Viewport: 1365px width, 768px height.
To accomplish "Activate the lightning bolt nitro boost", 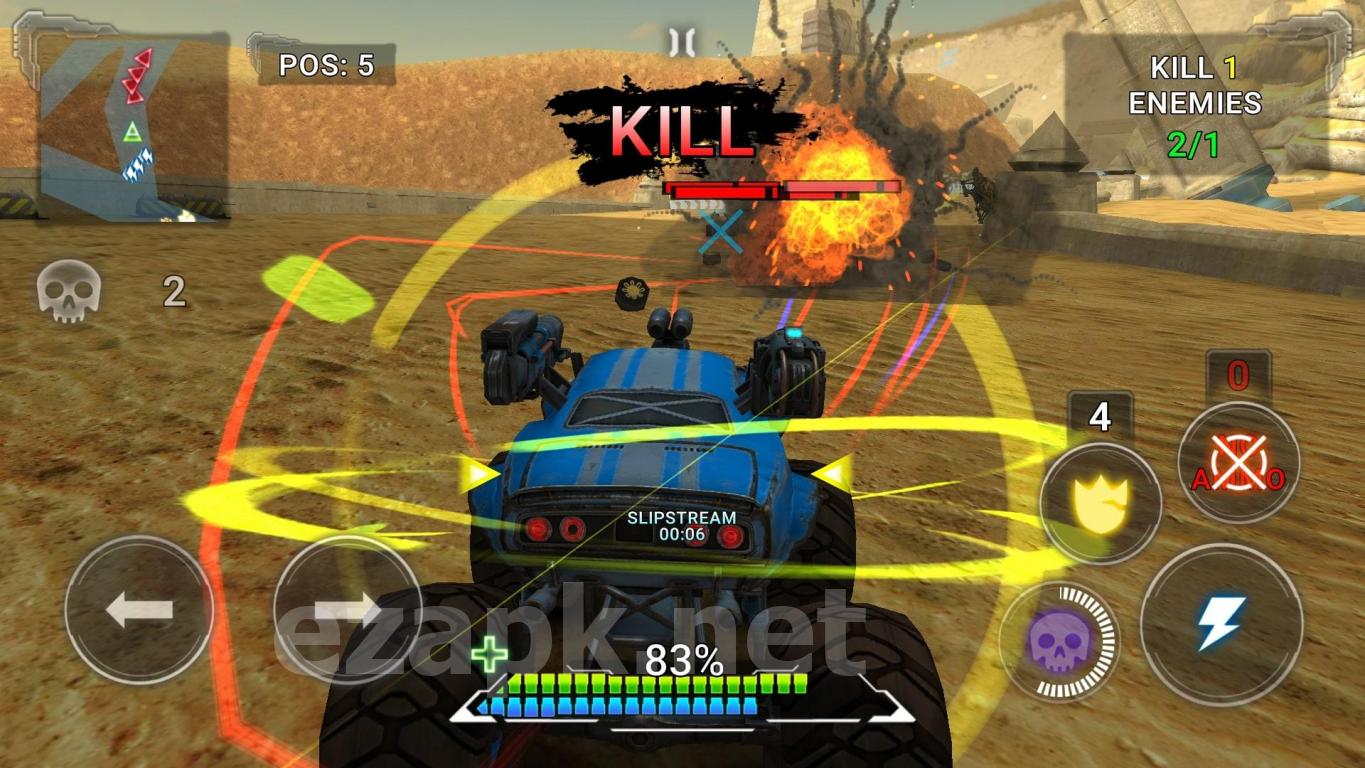I will coord(1221,622).
